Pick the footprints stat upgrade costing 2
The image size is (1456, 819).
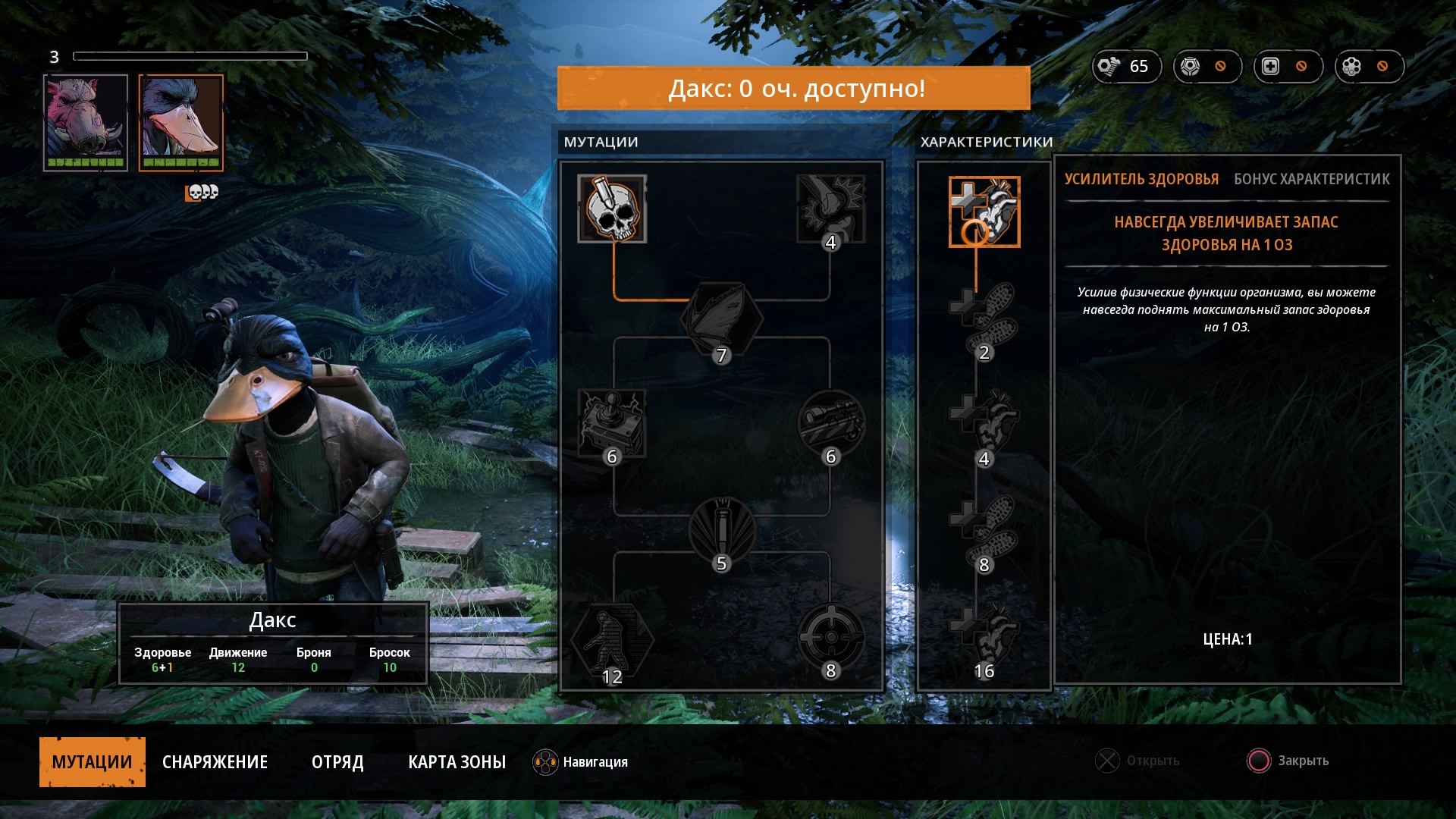[x=984, y=318]
